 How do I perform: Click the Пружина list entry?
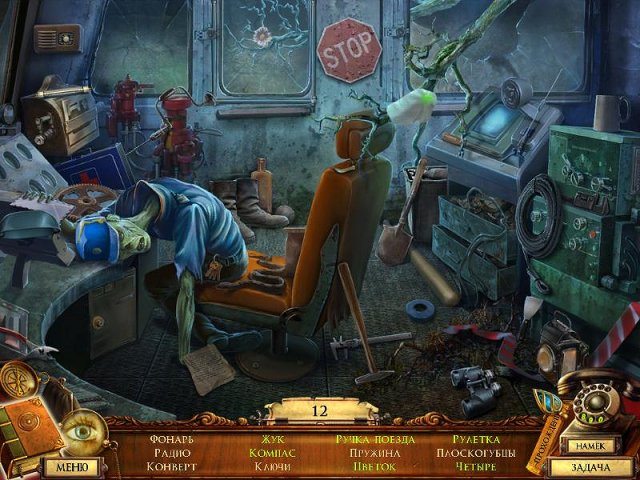(375, 453)
